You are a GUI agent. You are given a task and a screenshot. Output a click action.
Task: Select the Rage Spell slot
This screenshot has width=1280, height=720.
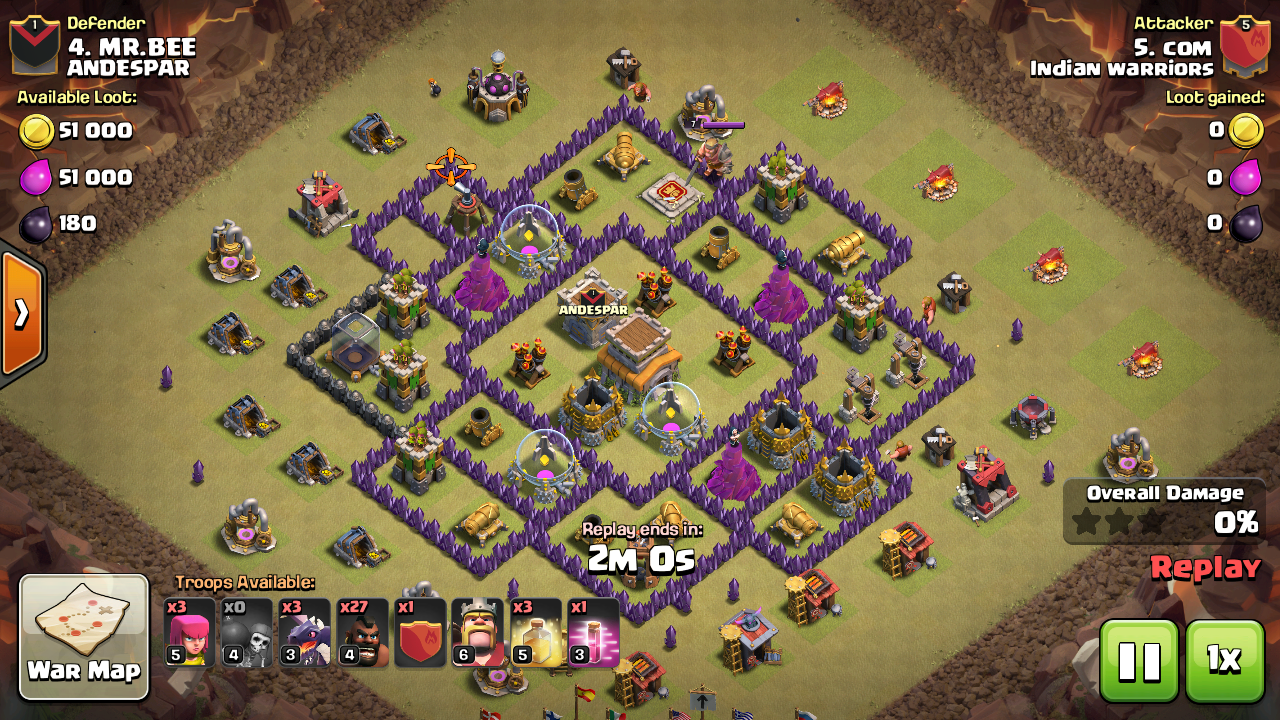[x=593, y=632]
